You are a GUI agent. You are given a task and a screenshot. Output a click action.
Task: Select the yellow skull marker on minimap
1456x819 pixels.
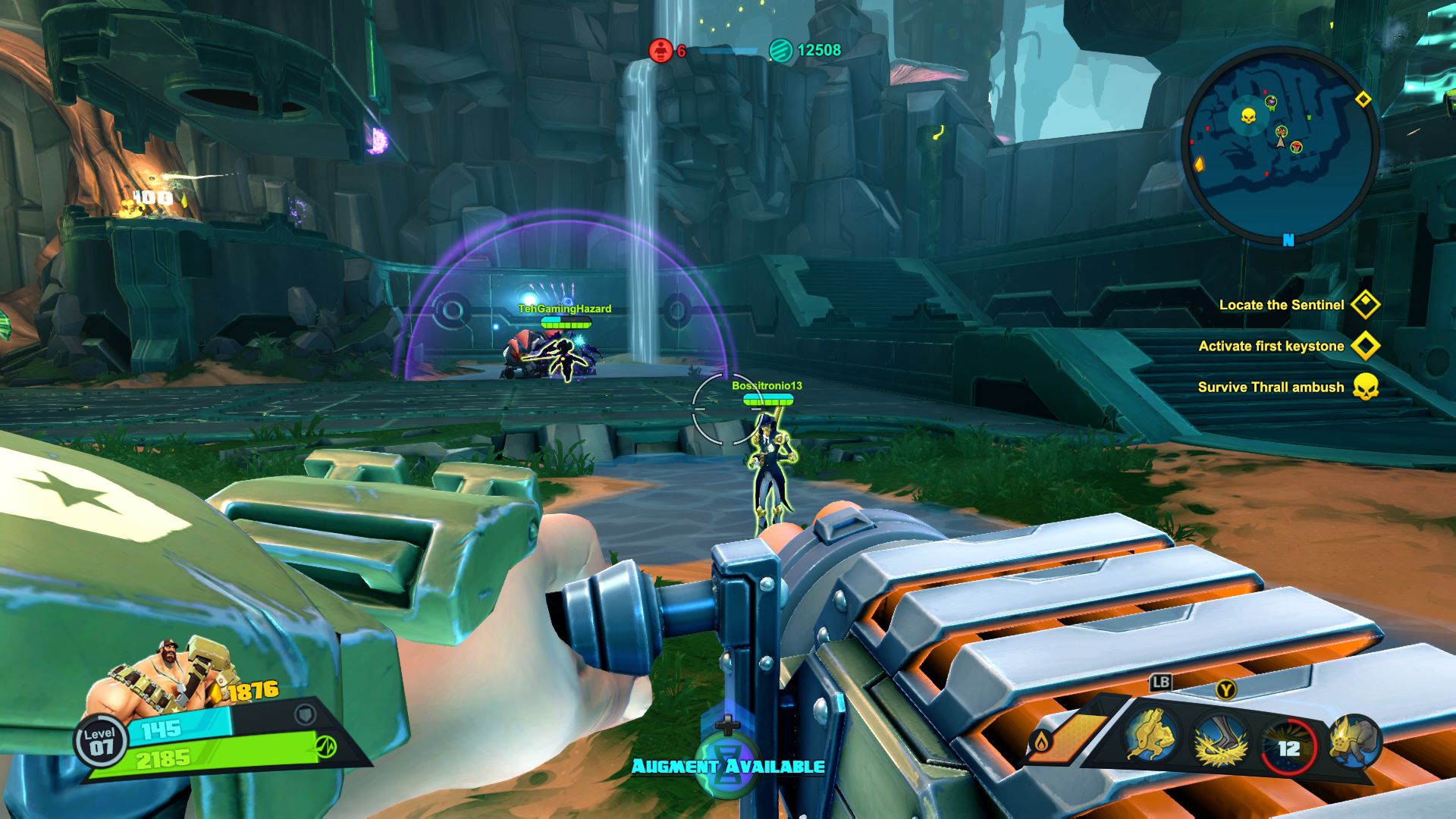pyautogui.click(x=1247, y=117)
